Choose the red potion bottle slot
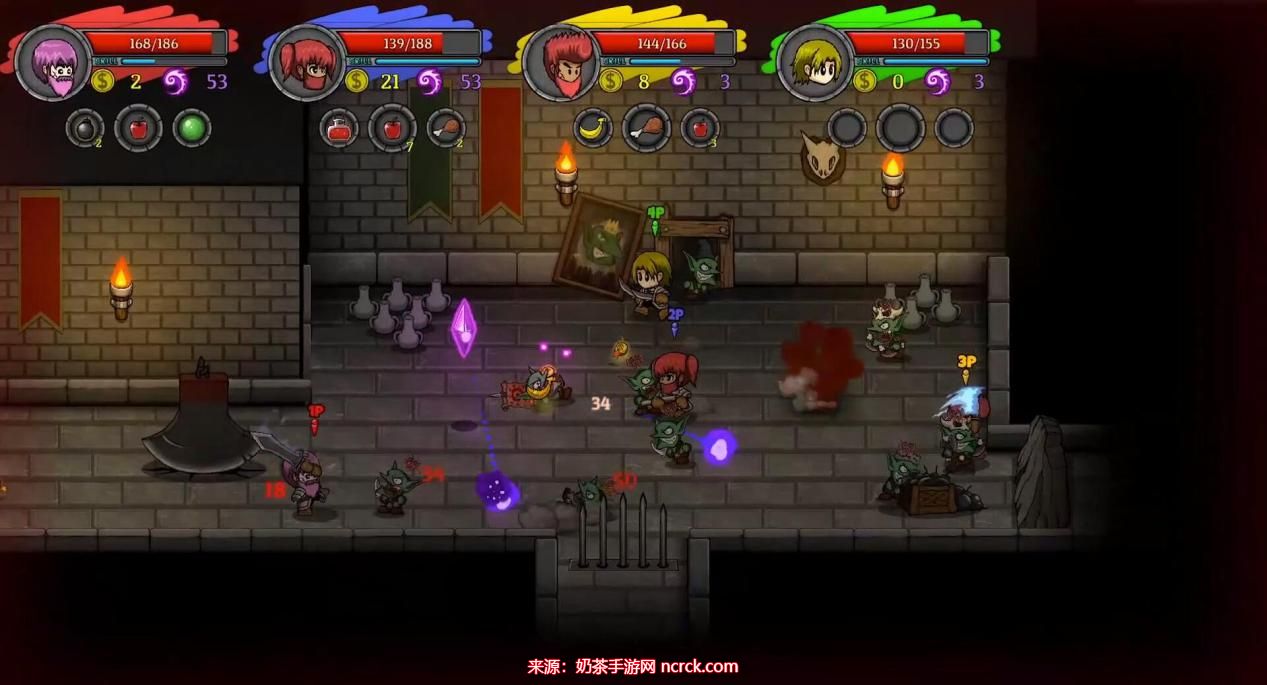The height and width of the screenshot is (685, 1267). [x=339, y=128]
